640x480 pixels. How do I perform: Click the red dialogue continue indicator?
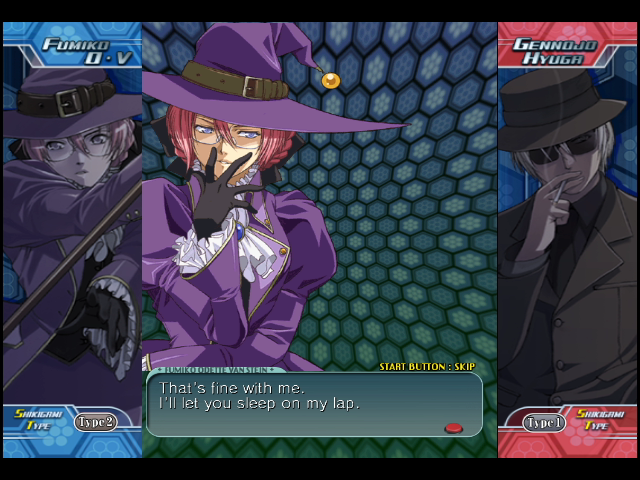tap(453, 428)
